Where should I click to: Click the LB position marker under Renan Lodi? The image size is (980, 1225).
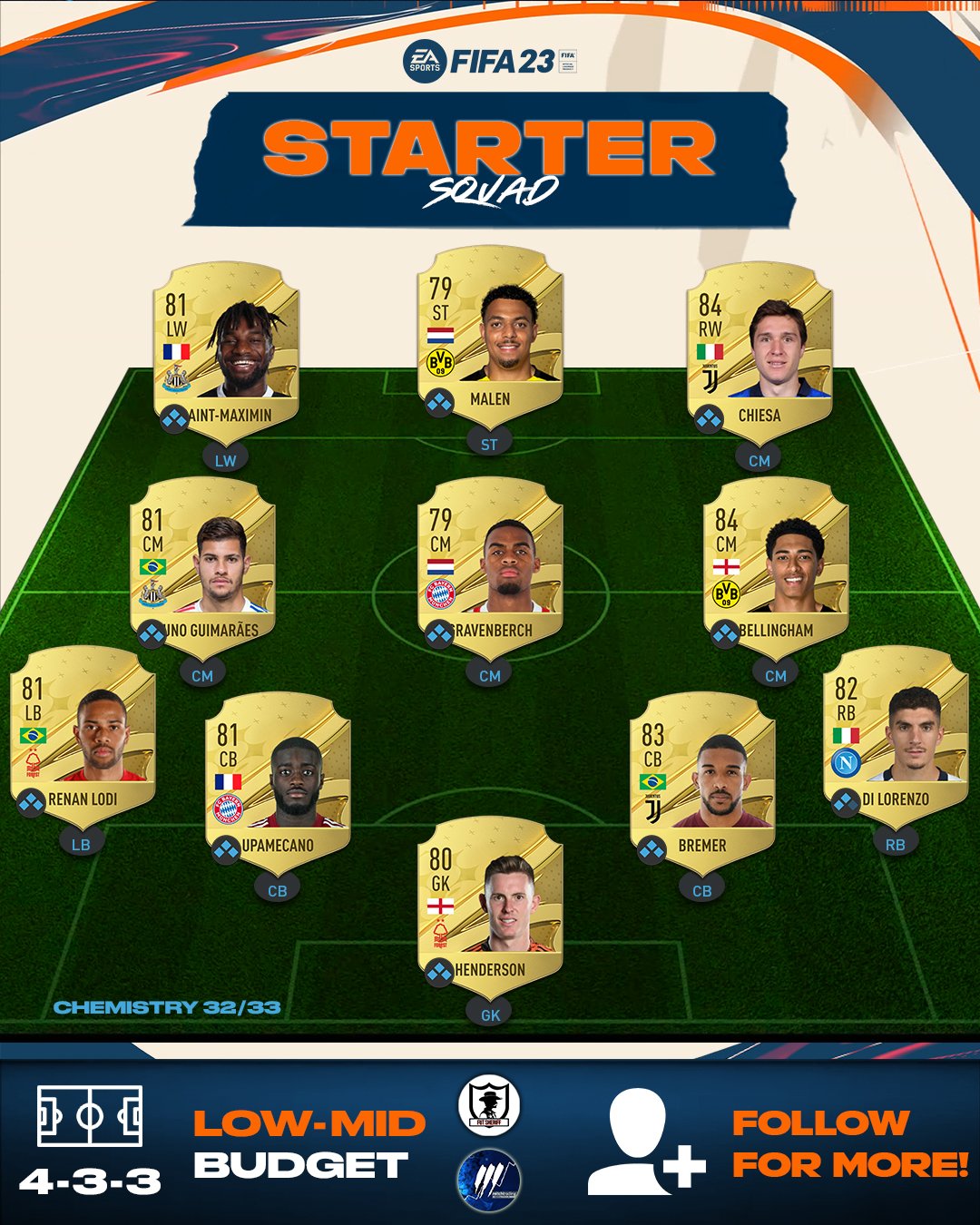pyautogui.click(x=81, y=844)
